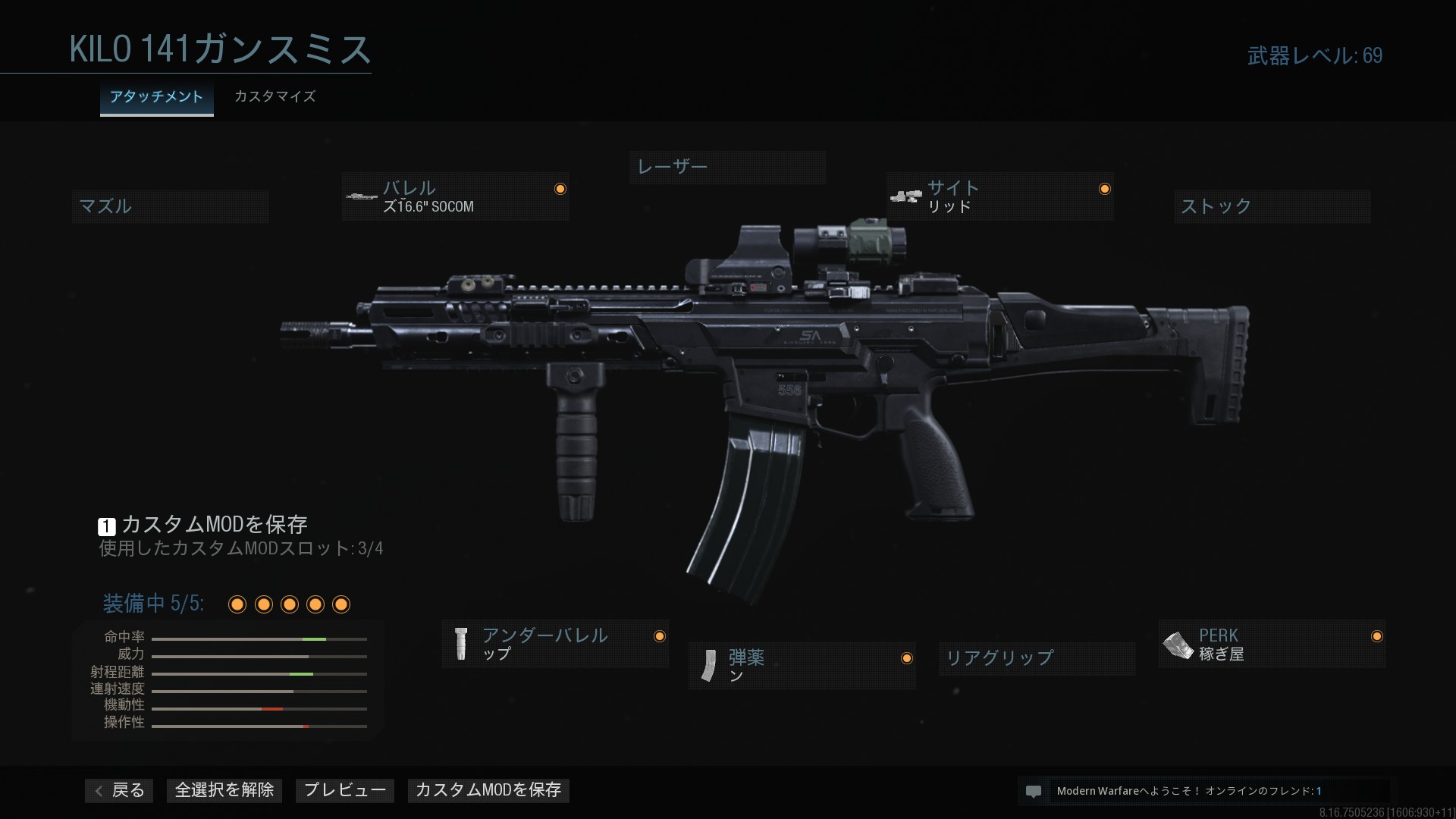Open the アンダーバレル grip slot
1456x819 pixels.
(555, 644)
